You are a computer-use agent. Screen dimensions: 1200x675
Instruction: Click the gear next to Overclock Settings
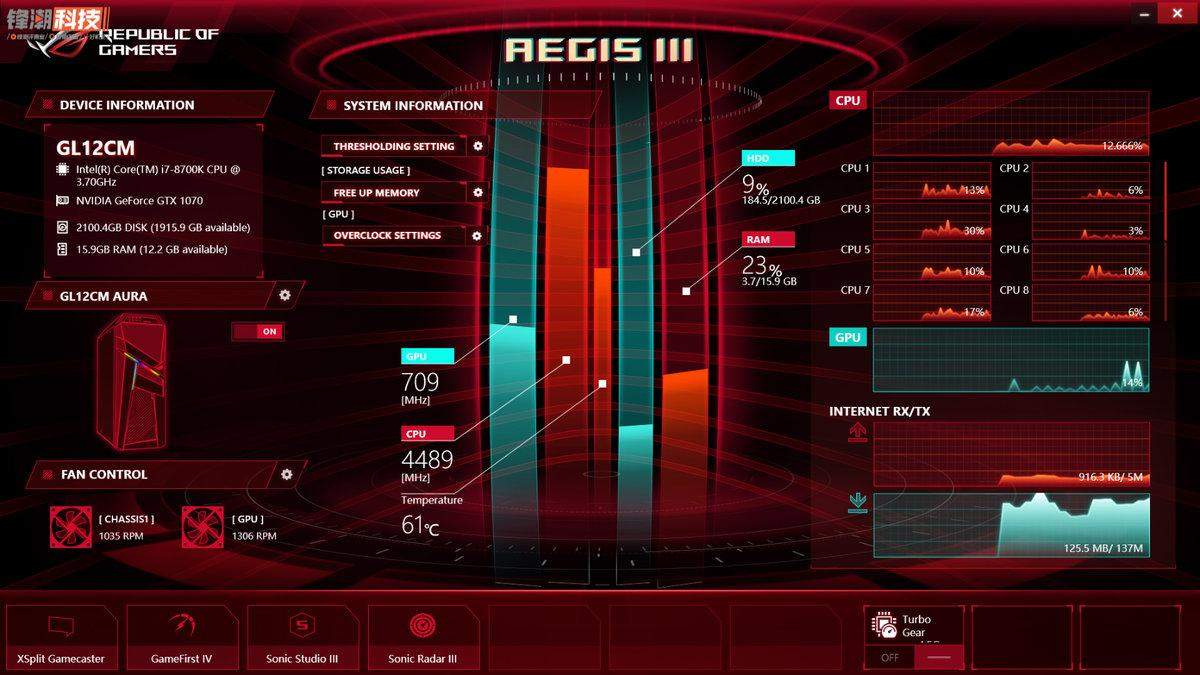pos(477,236)
